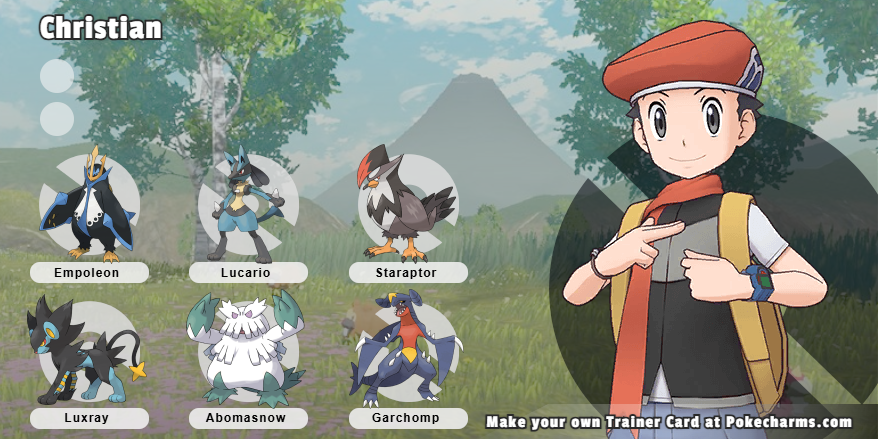Pick the Garchomp team slot sprite
The width and height of the screenshot is (878, 439).
tap(402, 350)
